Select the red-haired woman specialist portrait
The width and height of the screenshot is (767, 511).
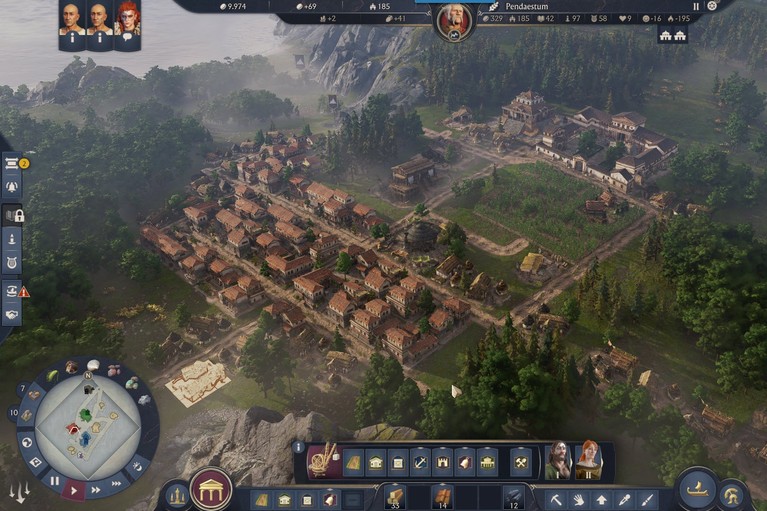click(x=589, y=461)
